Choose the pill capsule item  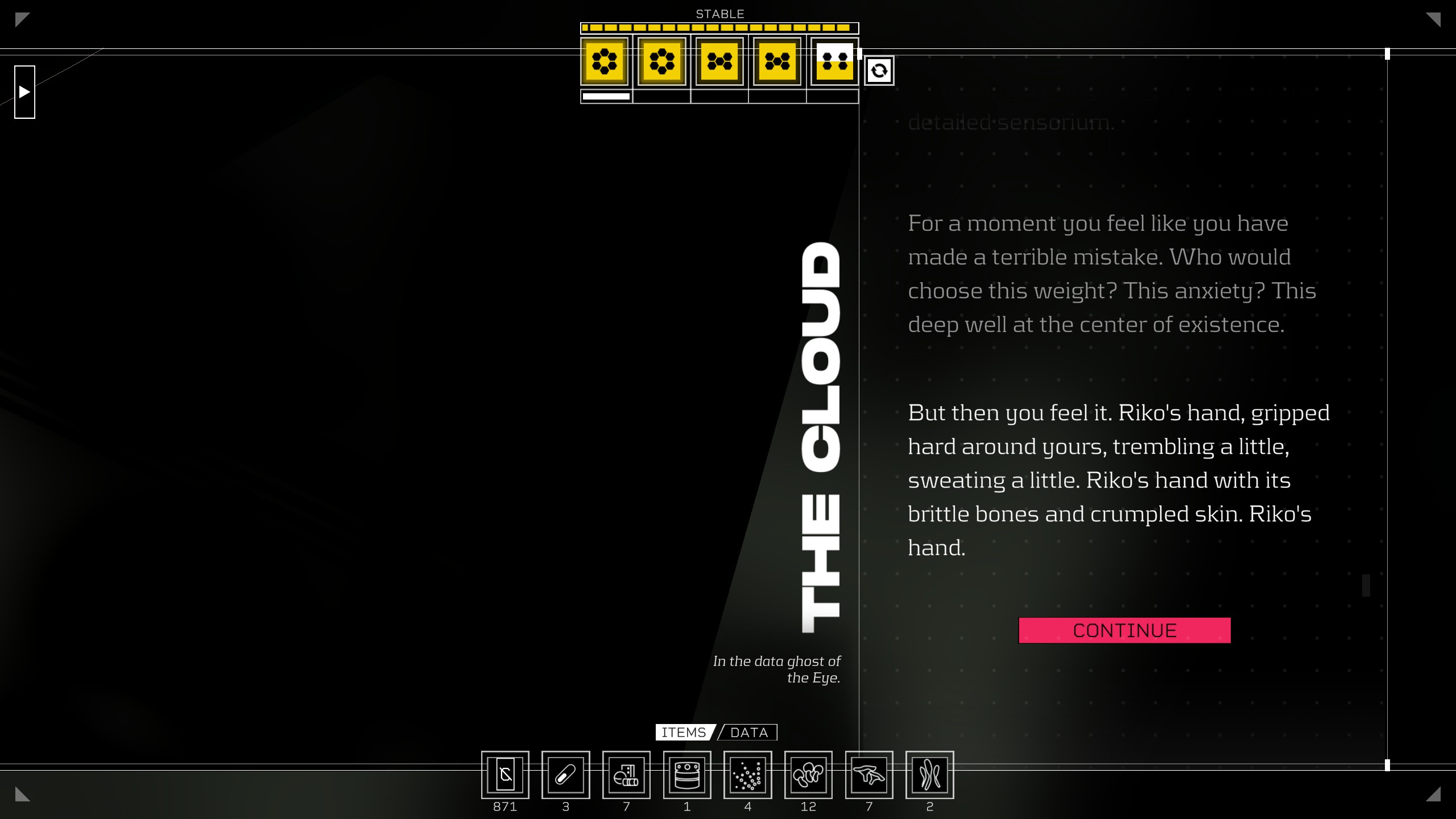[565, 775]
